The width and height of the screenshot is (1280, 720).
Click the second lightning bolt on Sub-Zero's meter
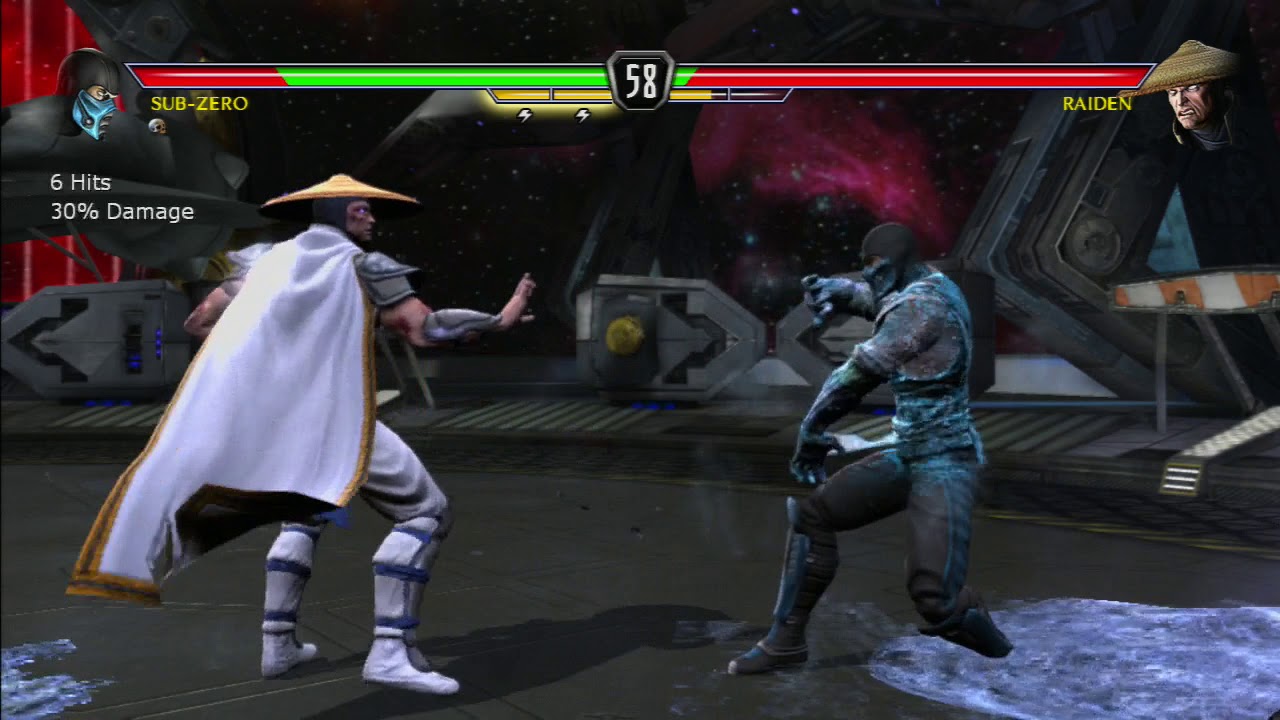pyautogui.click(x=582, y=116)
